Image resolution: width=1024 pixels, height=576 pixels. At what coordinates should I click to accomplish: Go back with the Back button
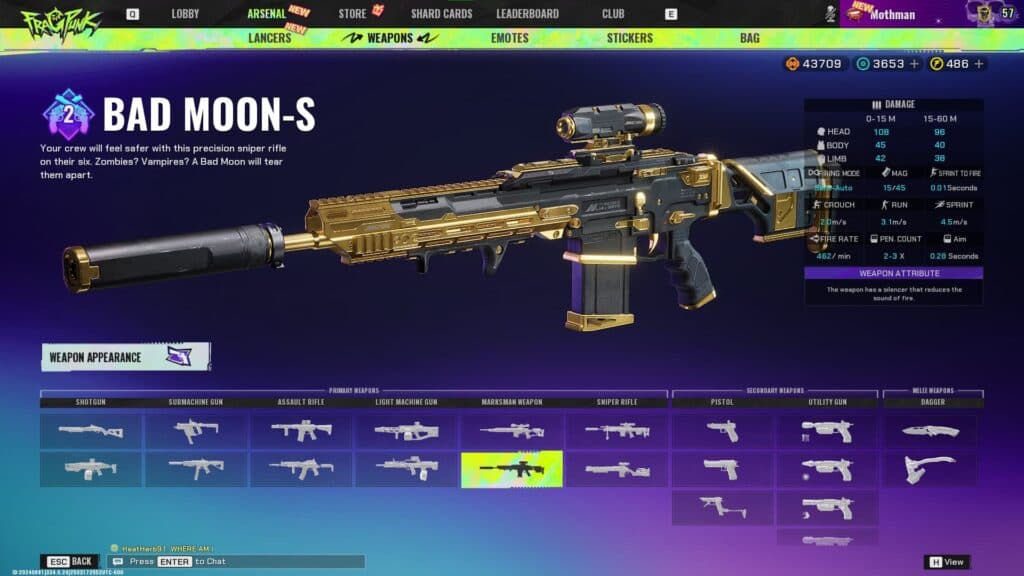coord(70,561)
